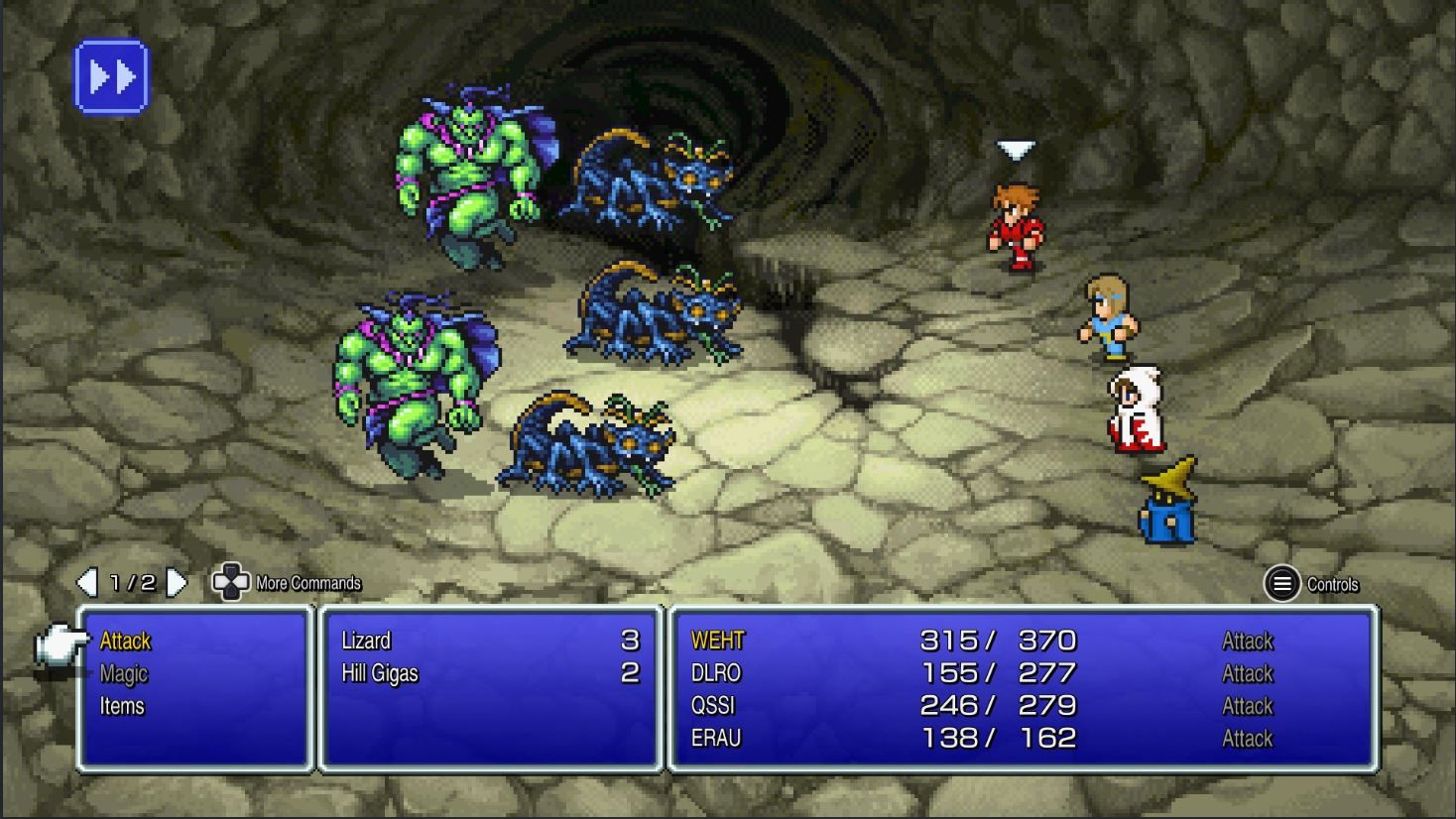The height and width of the screenshot is (819, 1456).
Task: Open the Items command
Action: coord(121,707)
